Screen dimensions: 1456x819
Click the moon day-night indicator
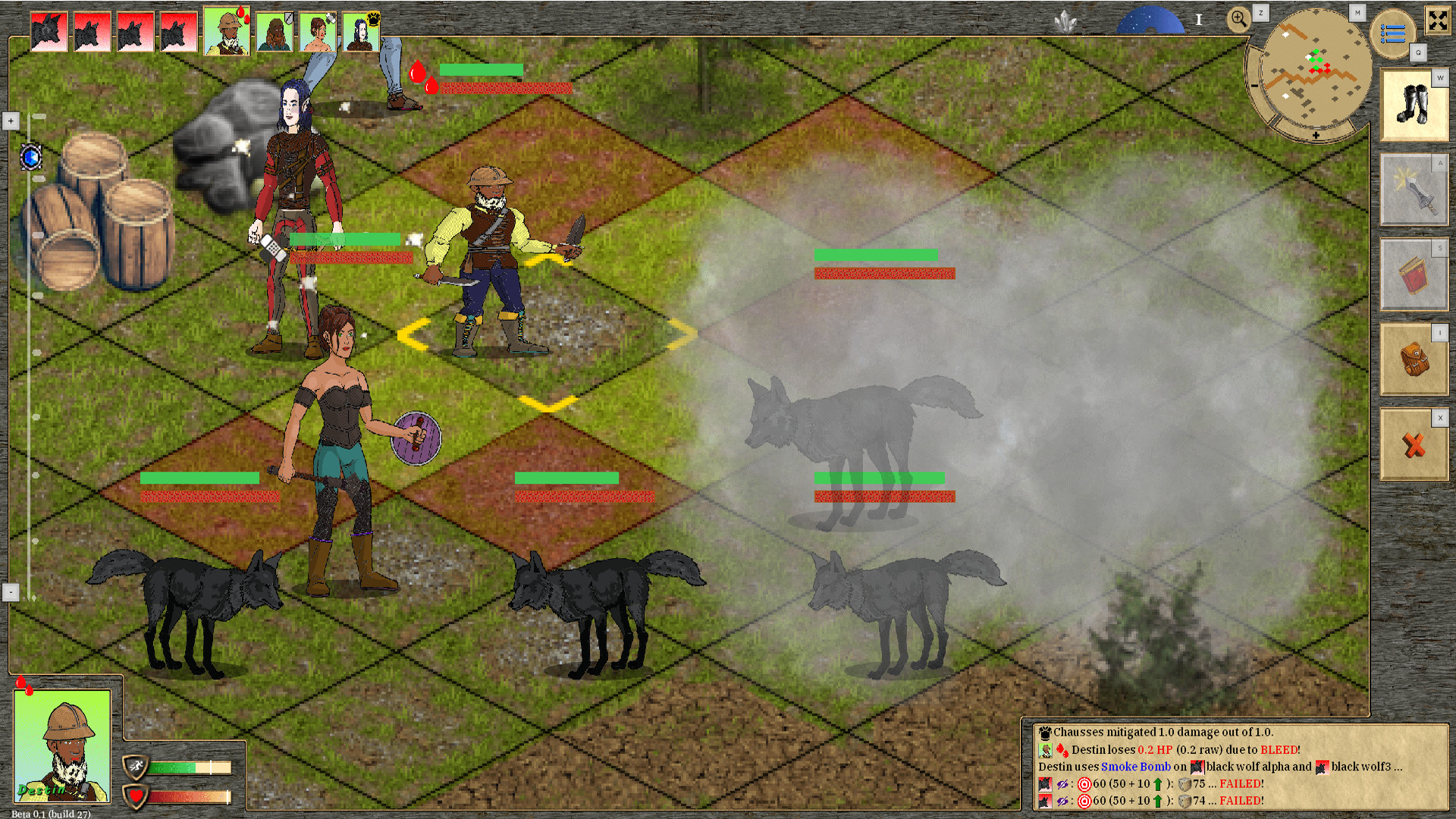[x=1150, y=19]
